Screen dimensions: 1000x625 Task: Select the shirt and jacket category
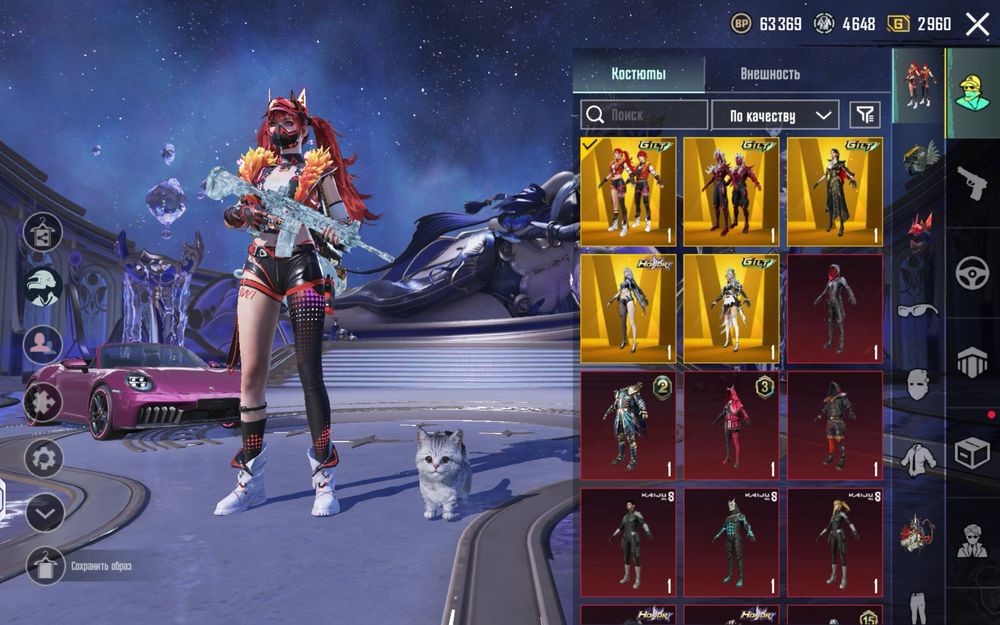(918, 459)
